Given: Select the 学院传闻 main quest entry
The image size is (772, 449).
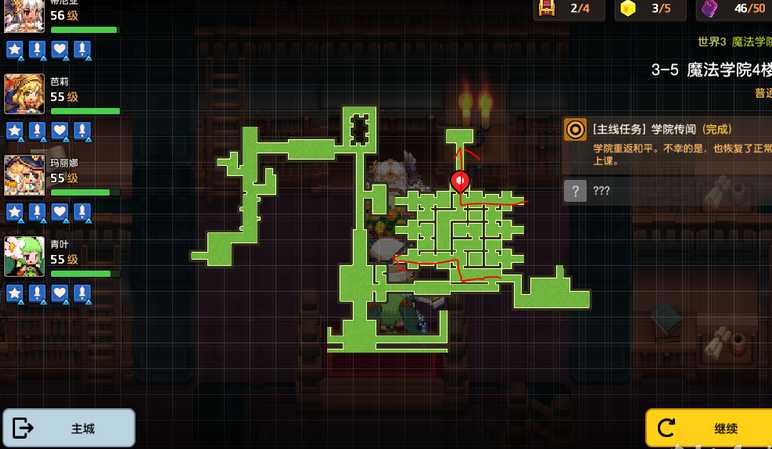Looking at the screenshot, I should click(x=666, y=141).
